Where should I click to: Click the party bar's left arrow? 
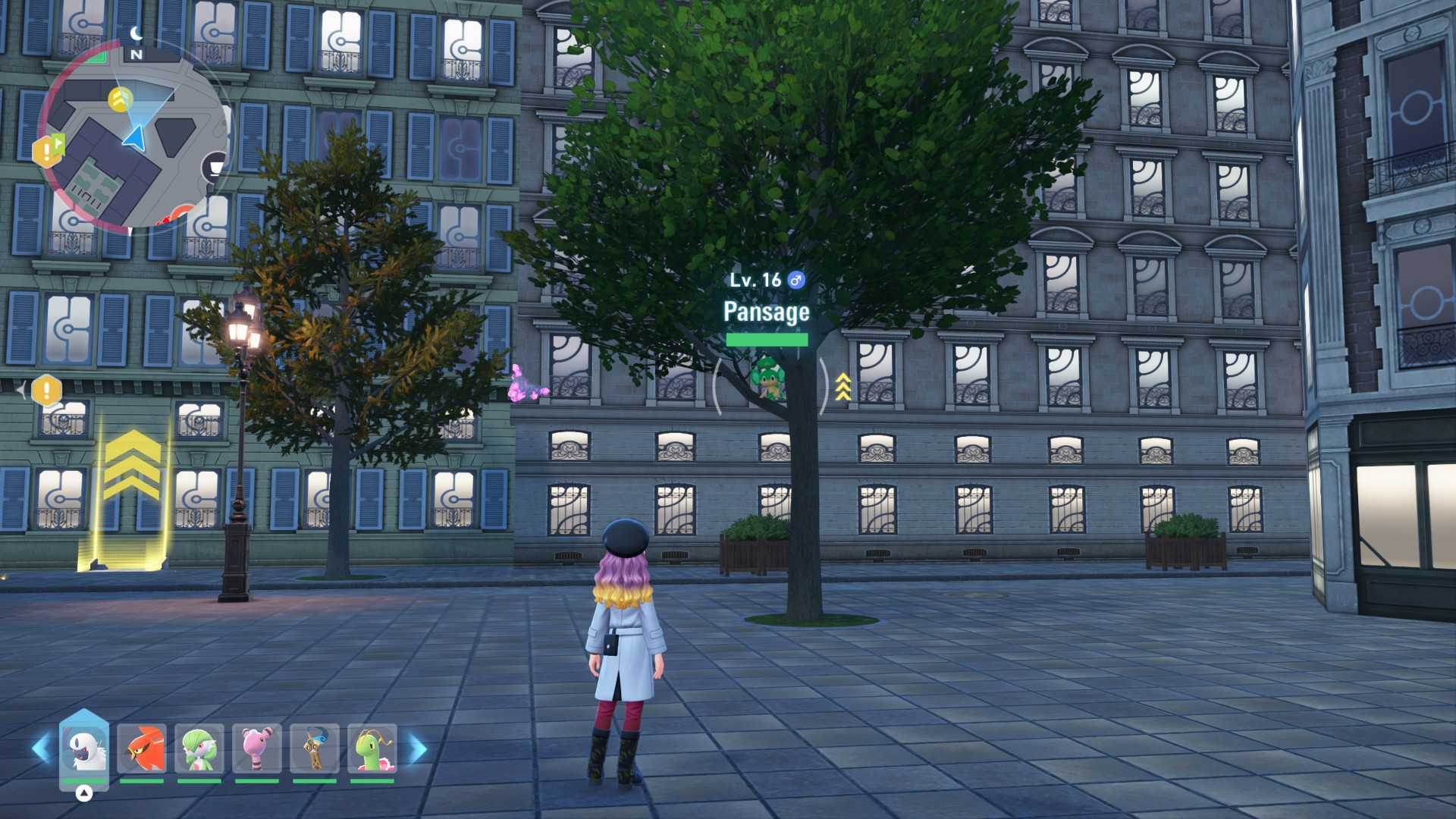click(x=41, y=748)
